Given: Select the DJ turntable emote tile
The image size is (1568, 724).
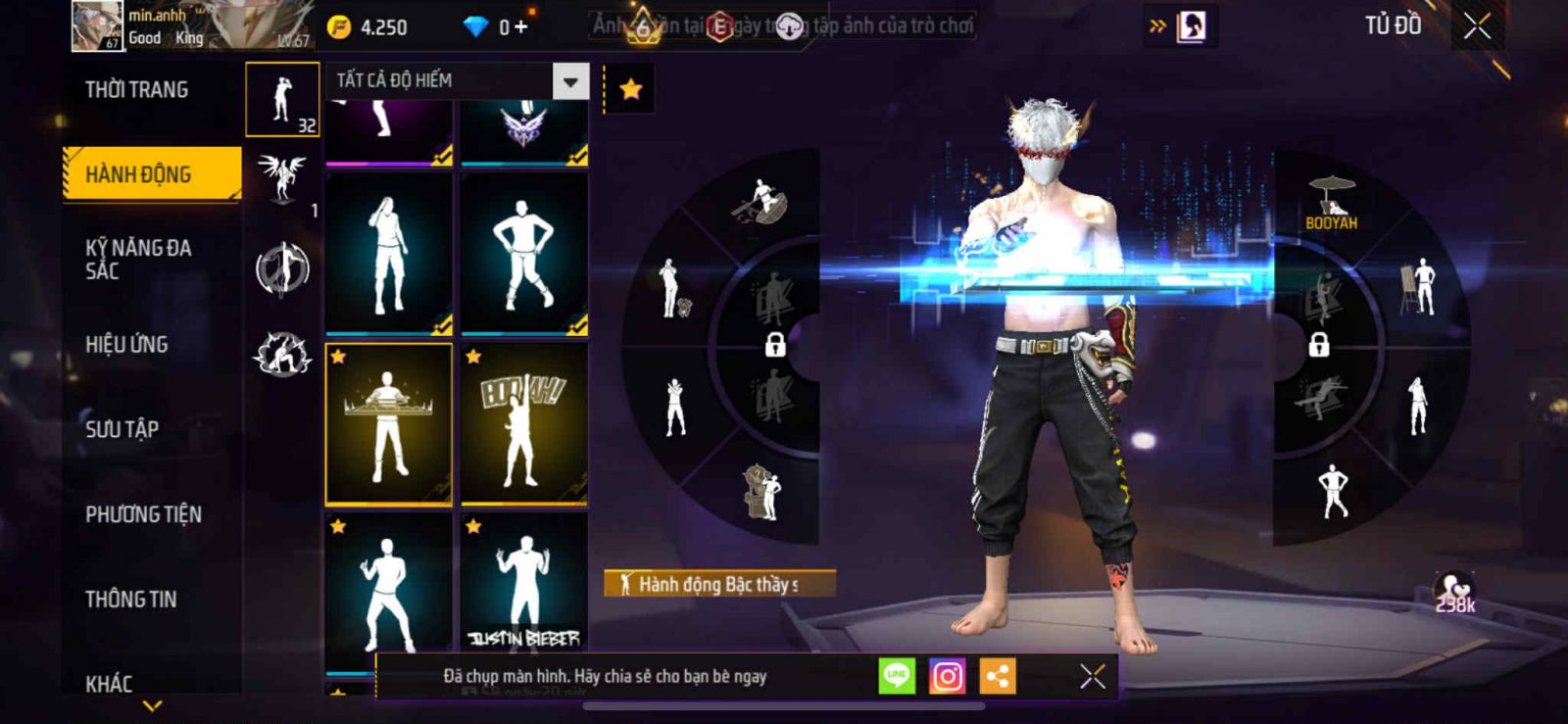Looking at the screenshot, I should click(389, 423).
